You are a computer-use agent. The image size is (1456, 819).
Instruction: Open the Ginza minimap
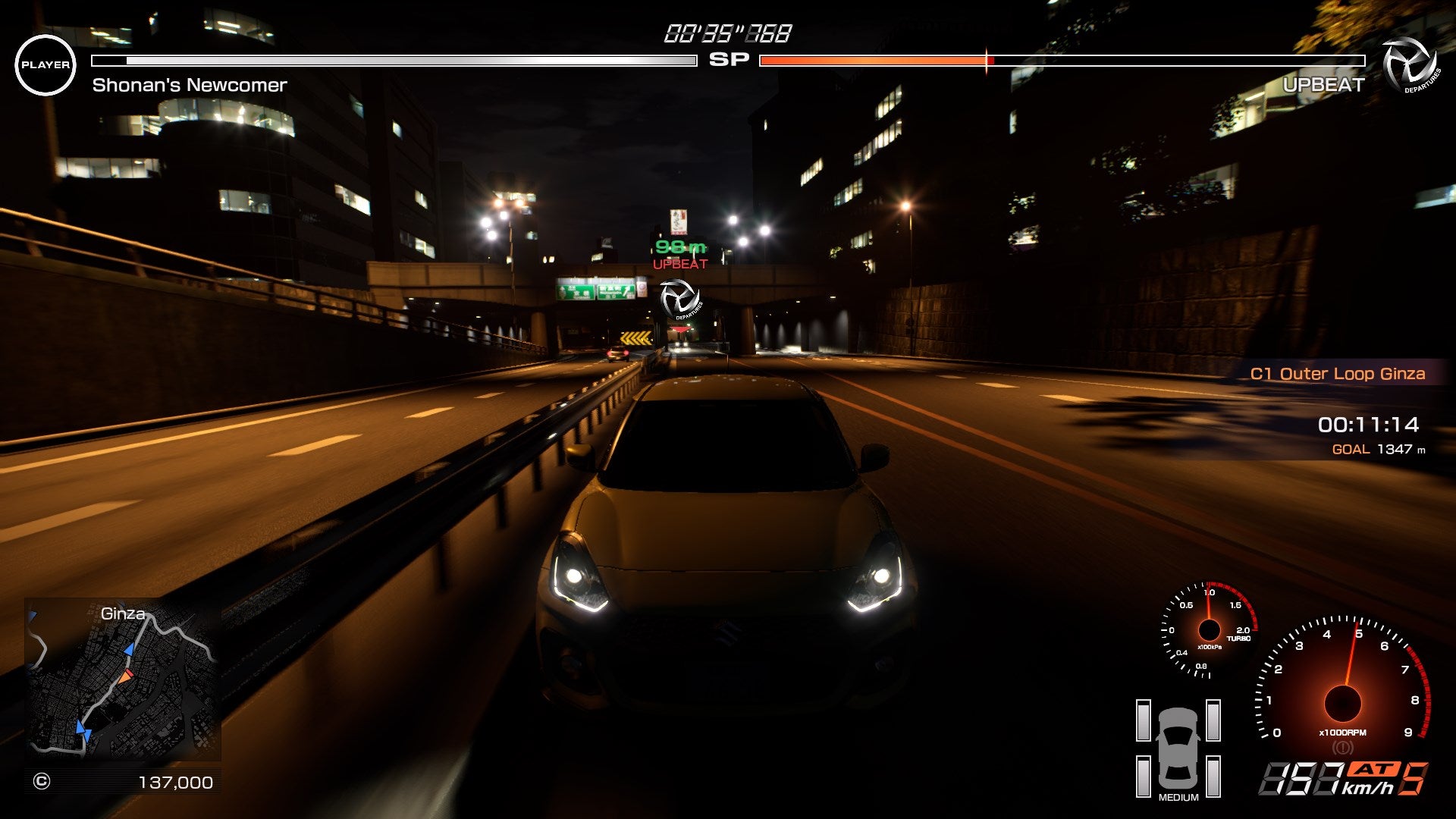point(123,679)
